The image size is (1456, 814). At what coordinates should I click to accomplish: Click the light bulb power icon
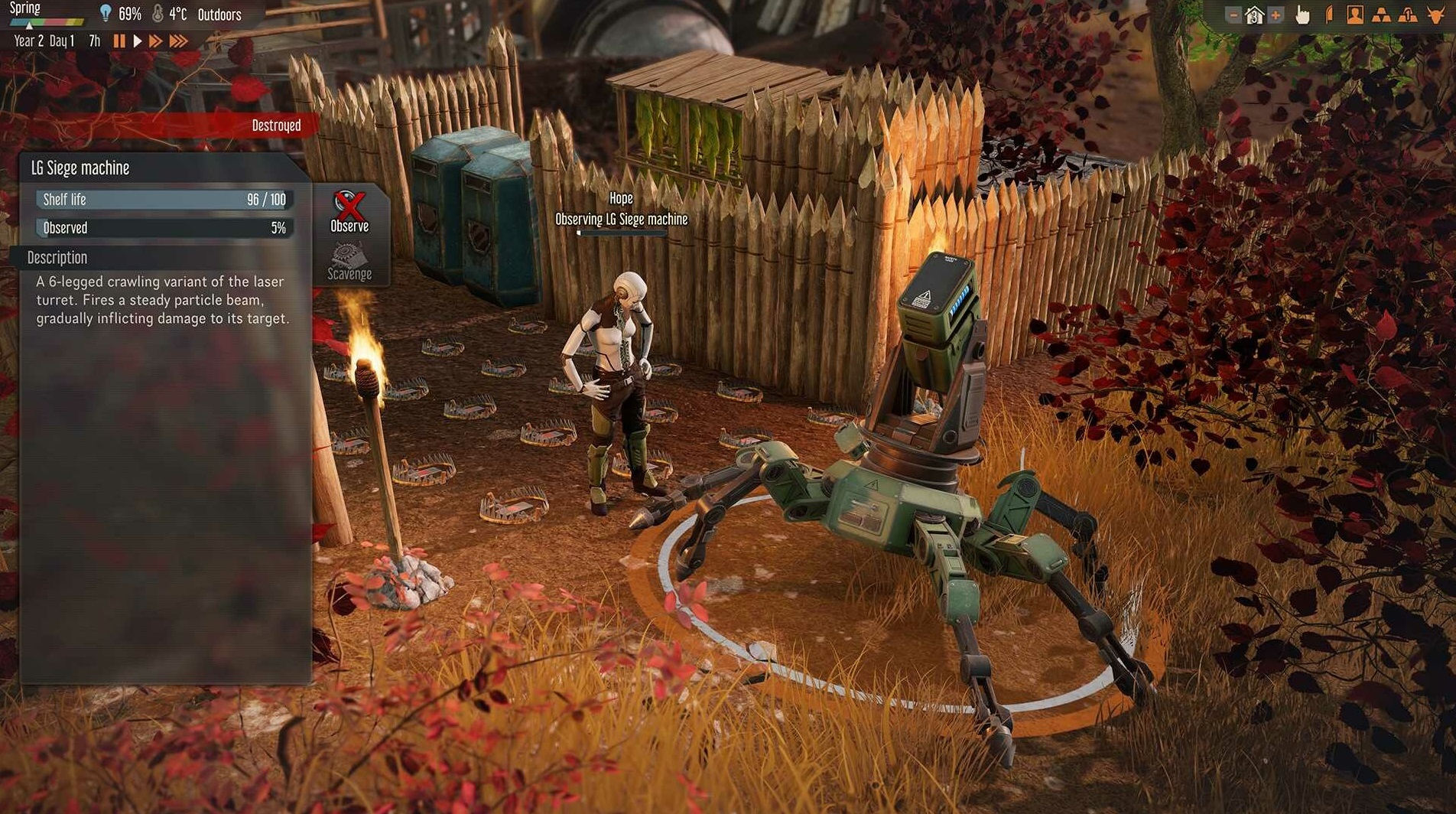(x=105, y=12)
